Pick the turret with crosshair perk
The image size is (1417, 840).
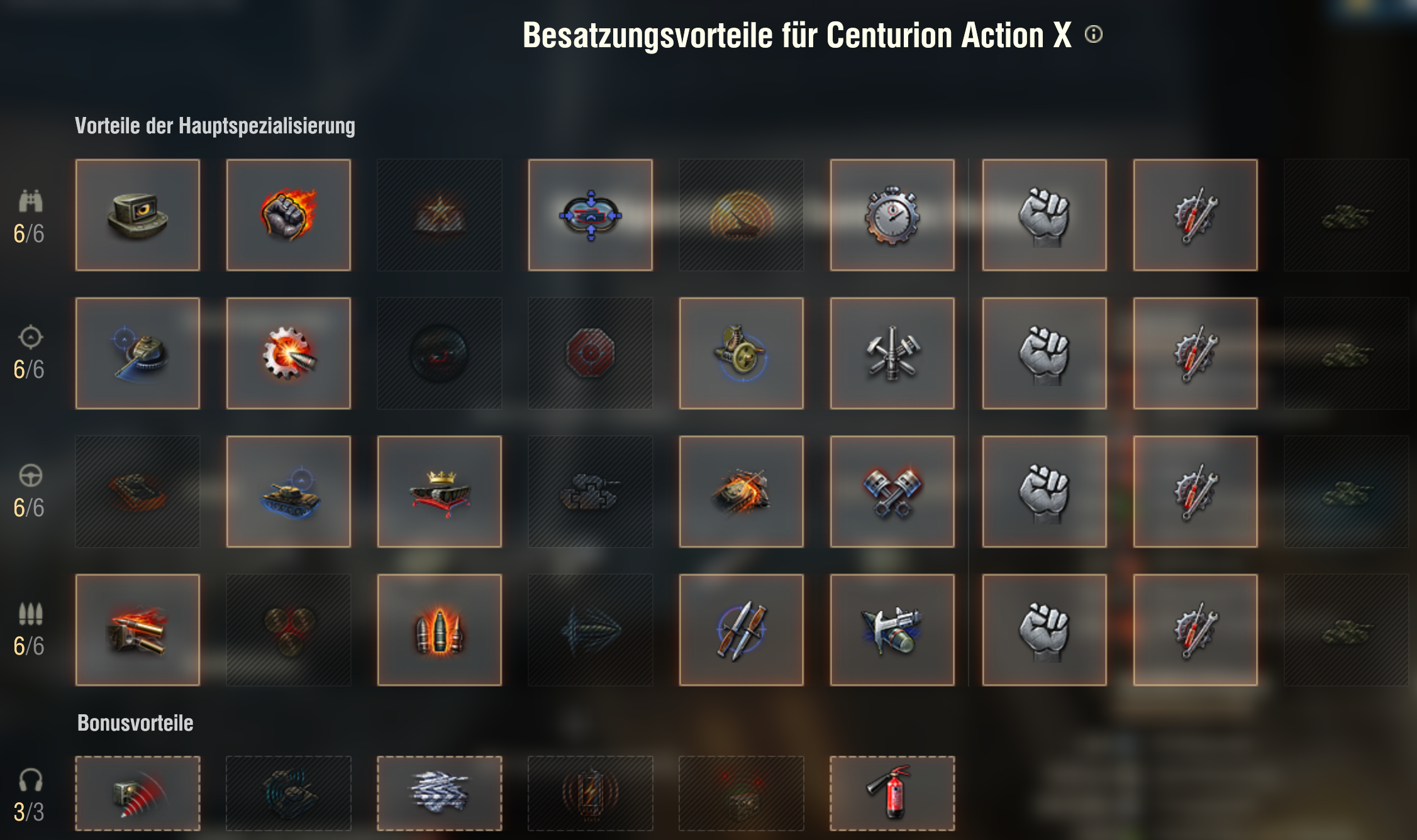point(138,353)
